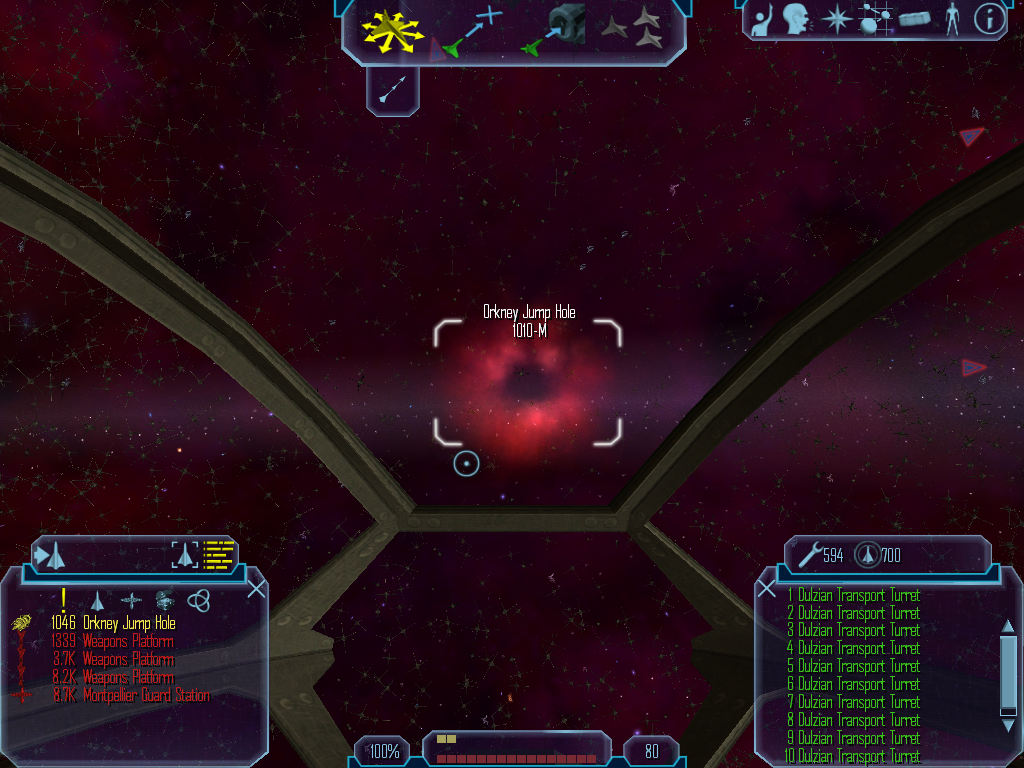Open the standing-figure player status icon
The height and width of the screenshot is (768, 1024).
point(951,19)
